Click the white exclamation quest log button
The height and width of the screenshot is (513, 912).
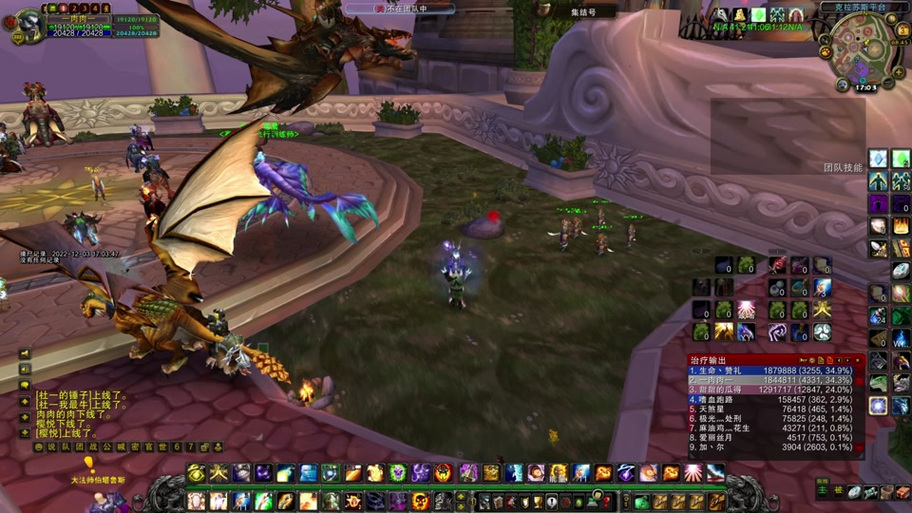click(x=551, y=501)
